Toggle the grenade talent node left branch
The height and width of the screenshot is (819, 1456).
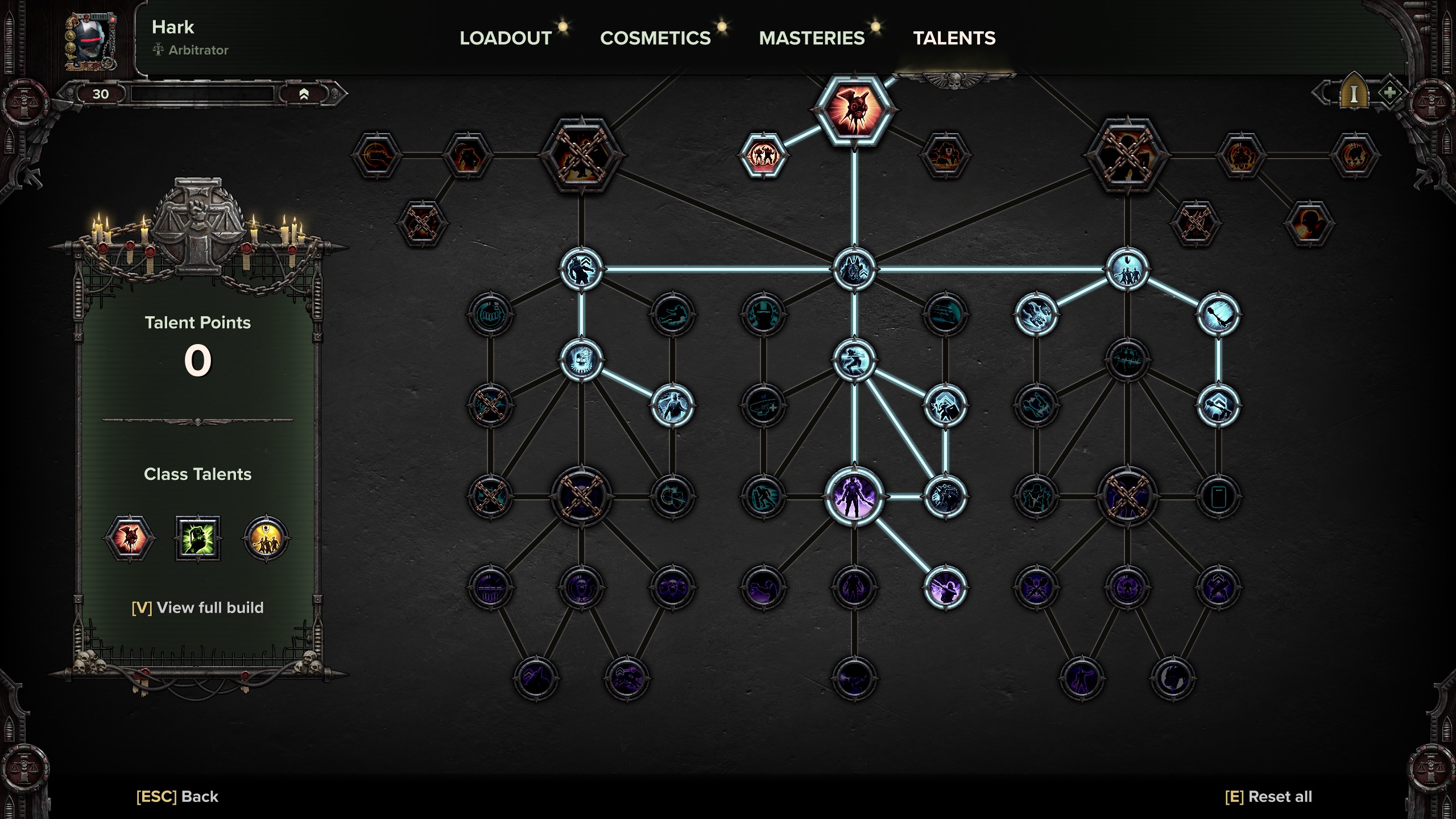(493, 314)
